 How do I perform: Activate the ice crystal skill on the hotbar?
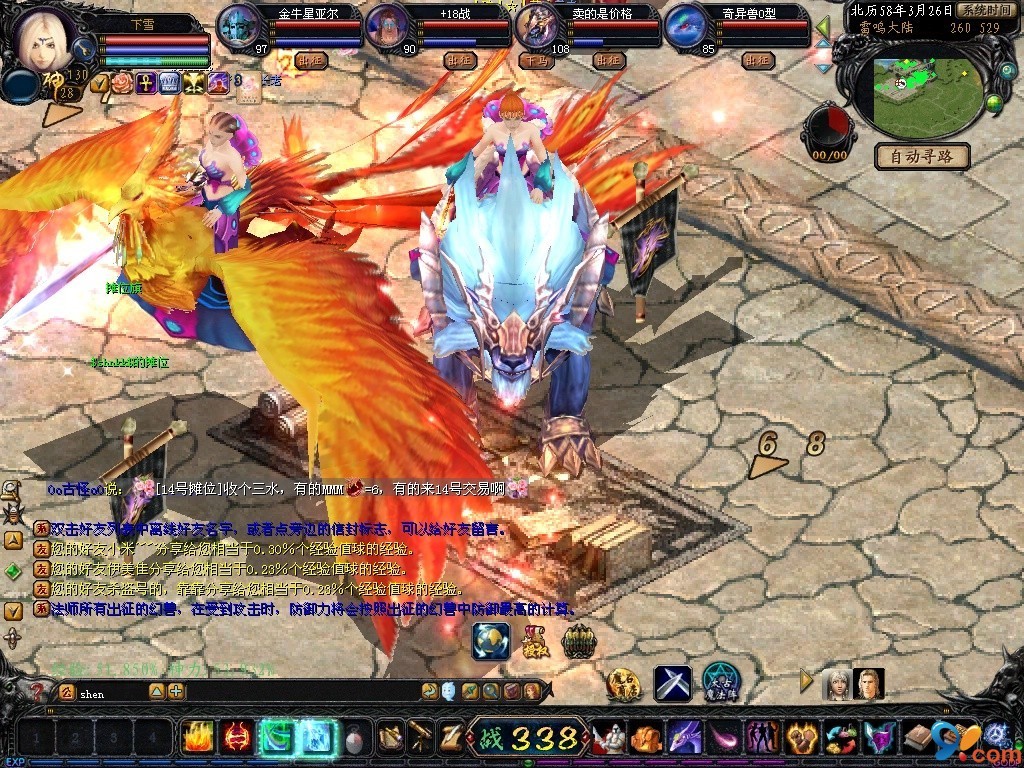pos(316,738)
